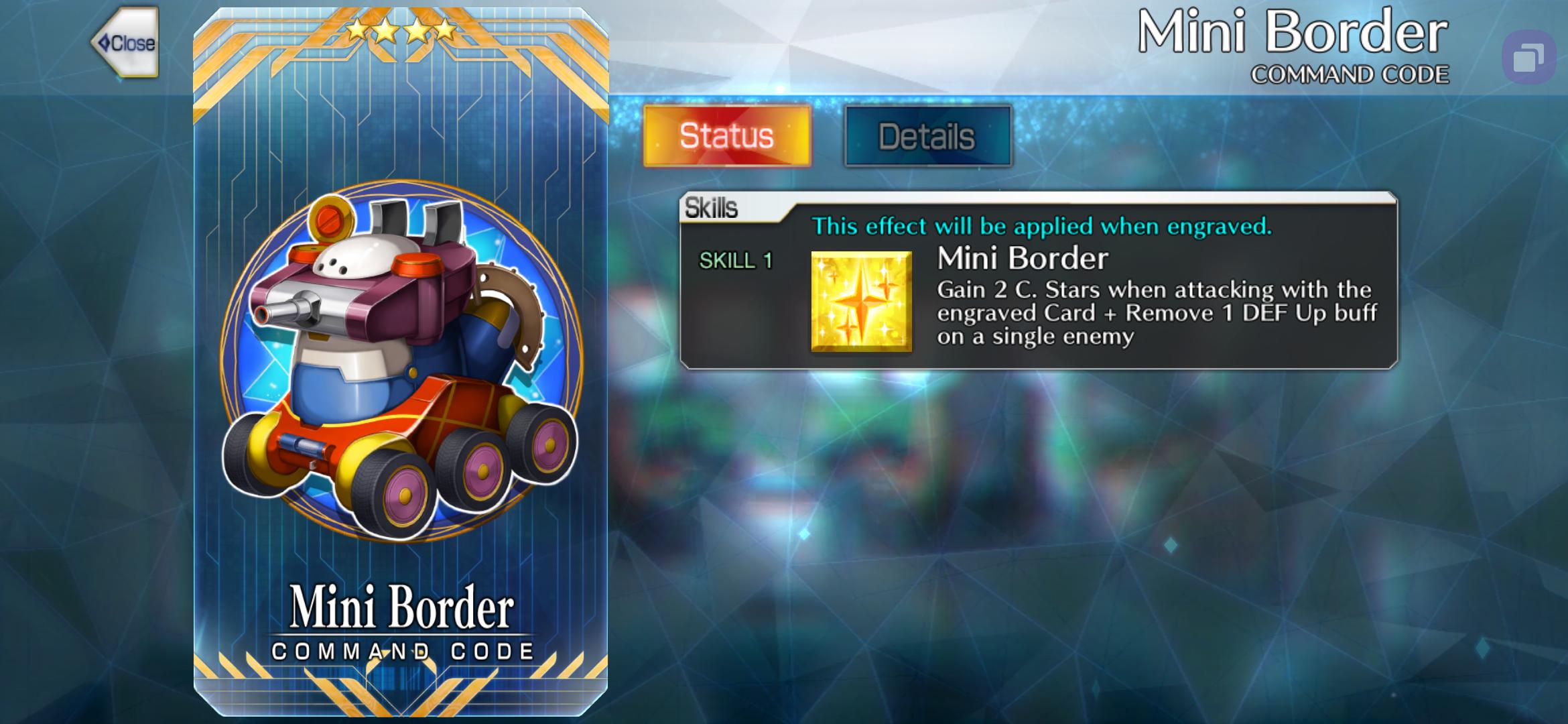Viewport: 1568px width, 724px height.
Task: Toggle to the Status view from Details
Action: pos(726,134)
